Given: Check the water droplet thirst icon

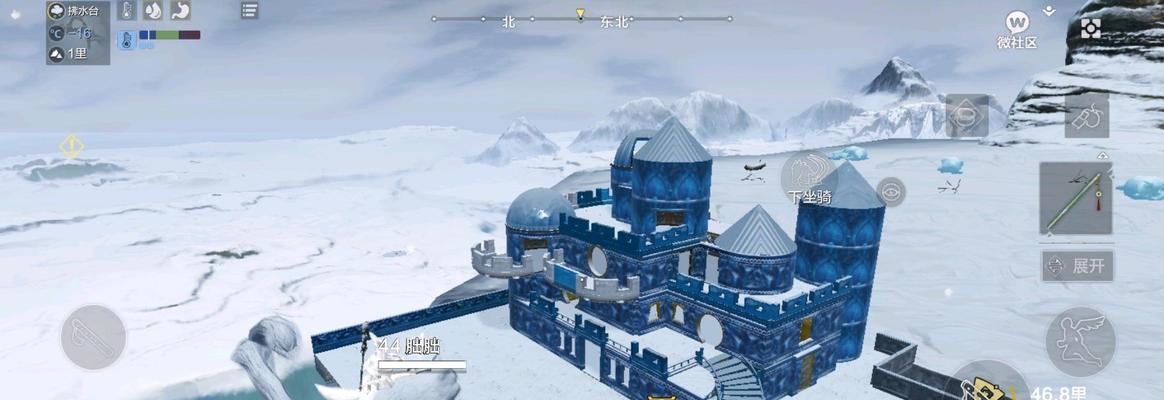Looking at the screenshot, I should [154, 11].
